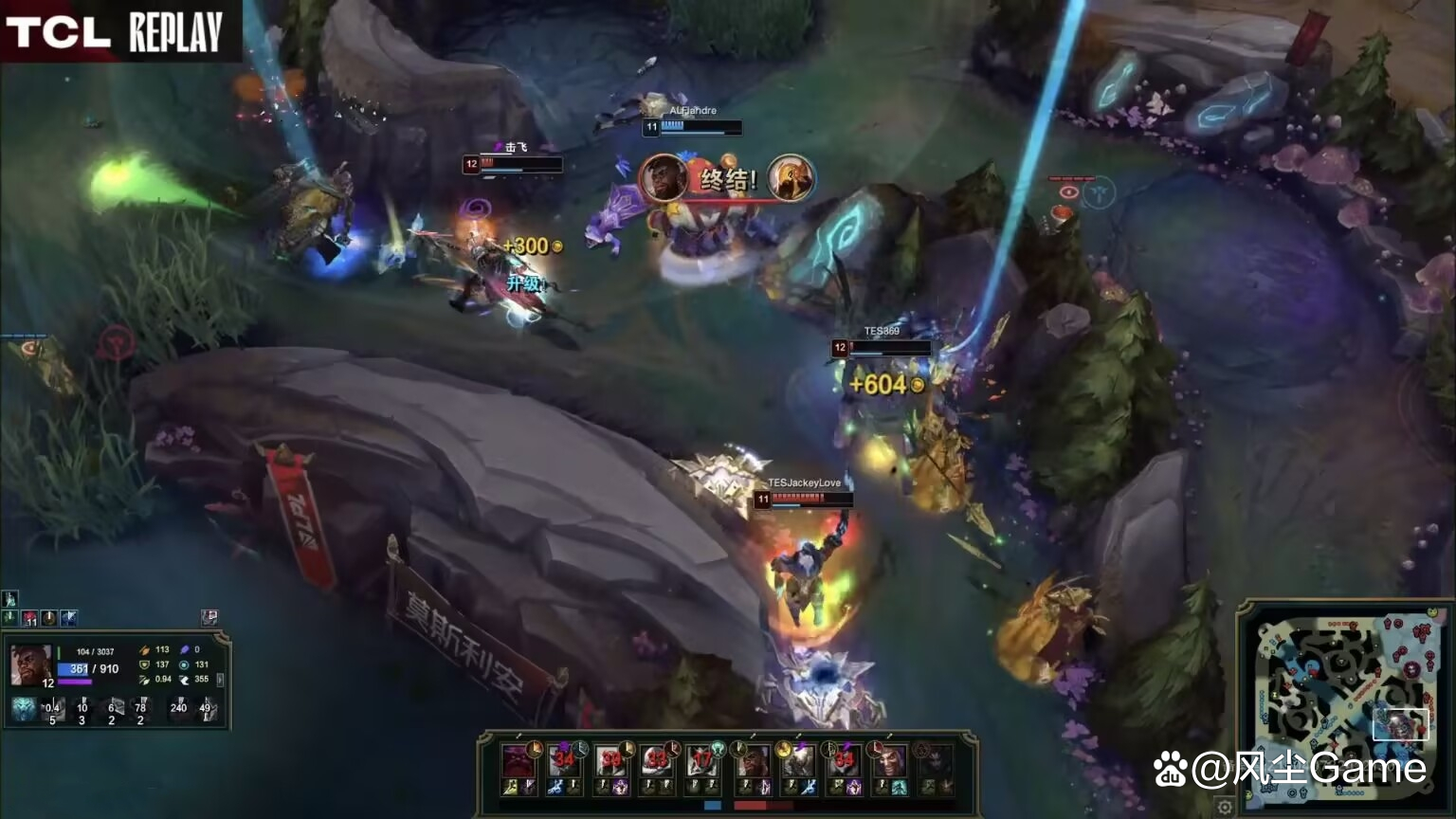
Task: Click the blue team score bar tab
Action: (713, 804)
